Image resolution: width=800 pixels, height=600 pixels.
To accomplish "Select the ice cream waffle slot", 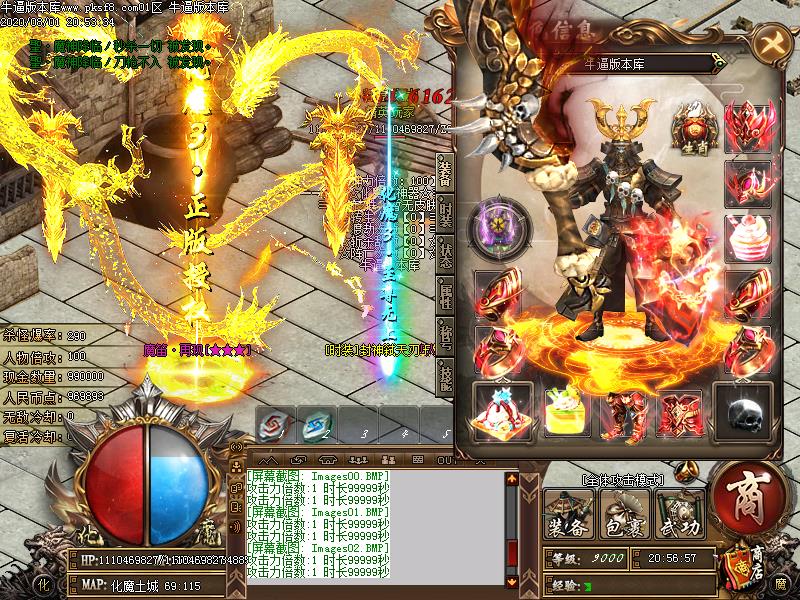I will pyautogui.click(x=500, y=410).
